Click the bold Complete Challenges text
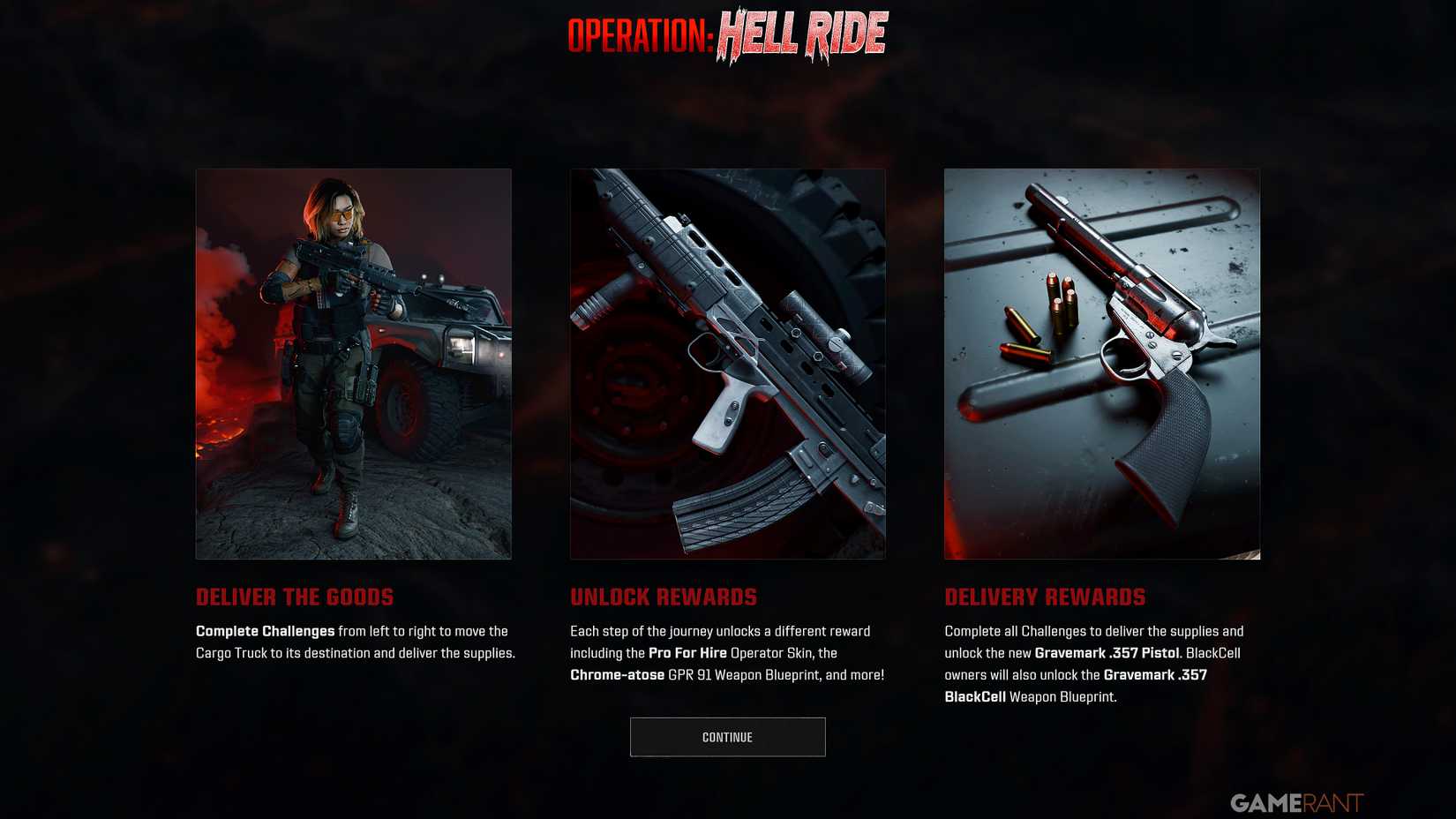The height and width of the screenshot is (819, 1456). [x=263, y=631]
